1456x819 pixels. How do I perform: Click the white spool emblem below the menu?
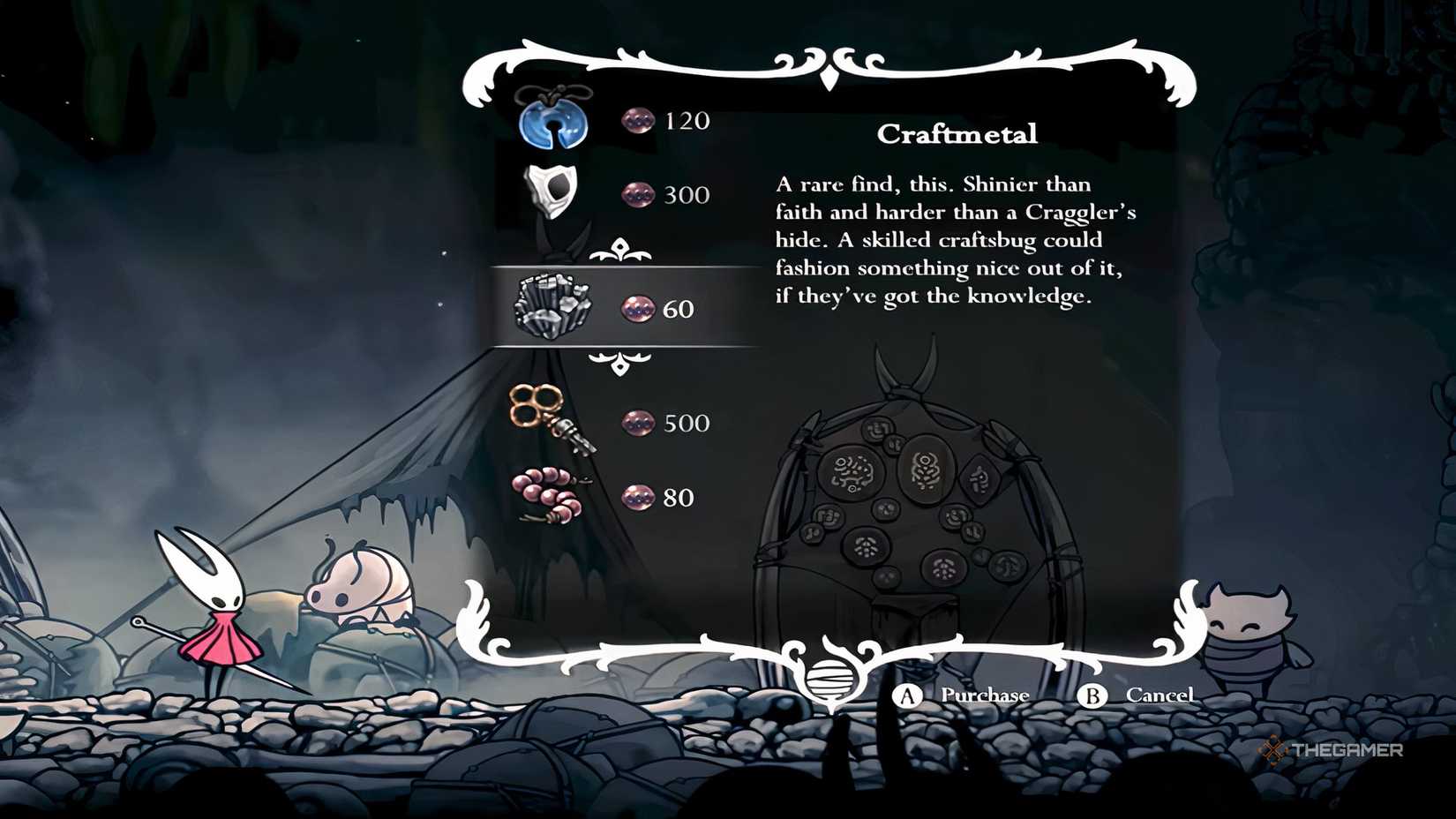(828, 680)
